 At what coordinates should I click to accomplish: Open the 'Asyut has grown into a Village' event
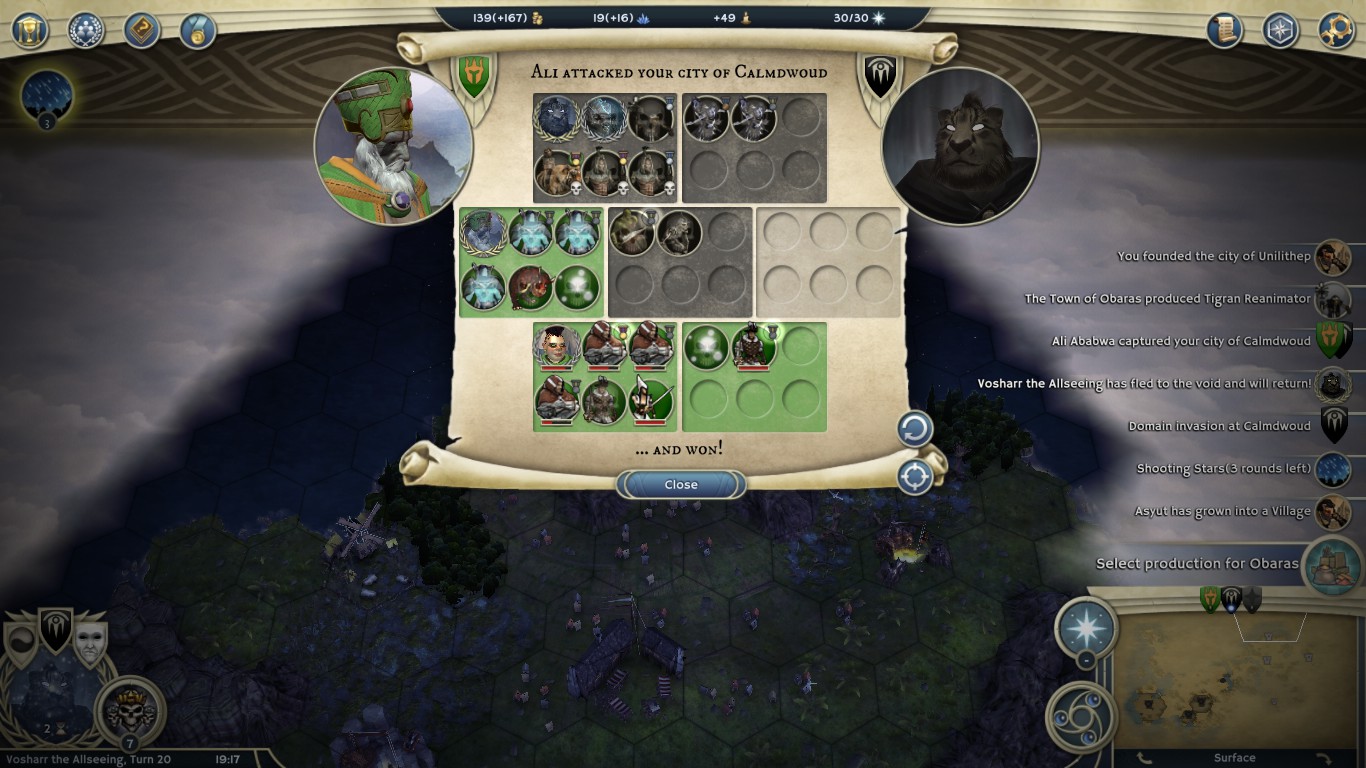click(1221, 512)
